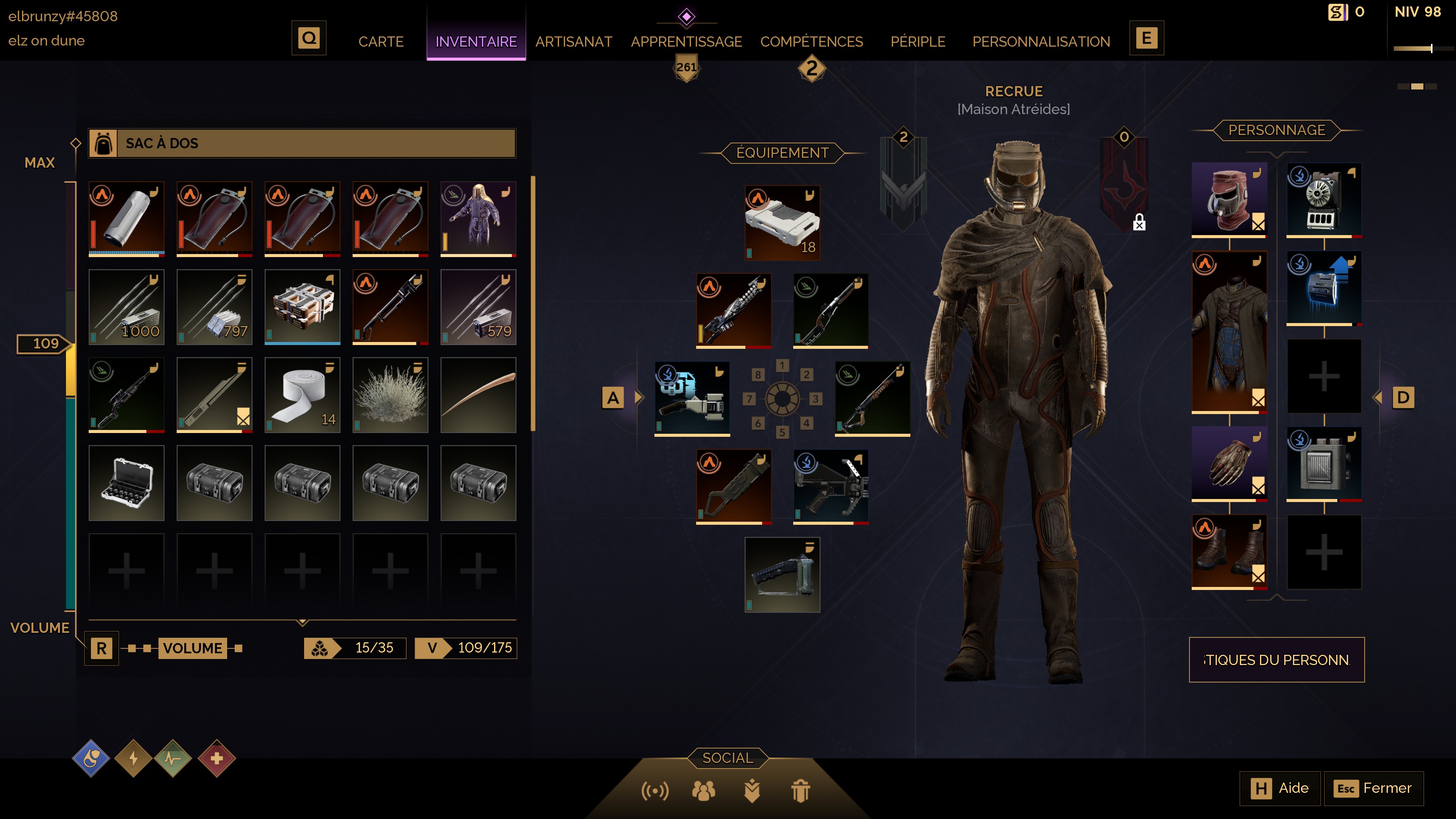This screenshot has width=1456, height=819.
Task: Select the dry plant fiber bush item
Action: (390, 395)
